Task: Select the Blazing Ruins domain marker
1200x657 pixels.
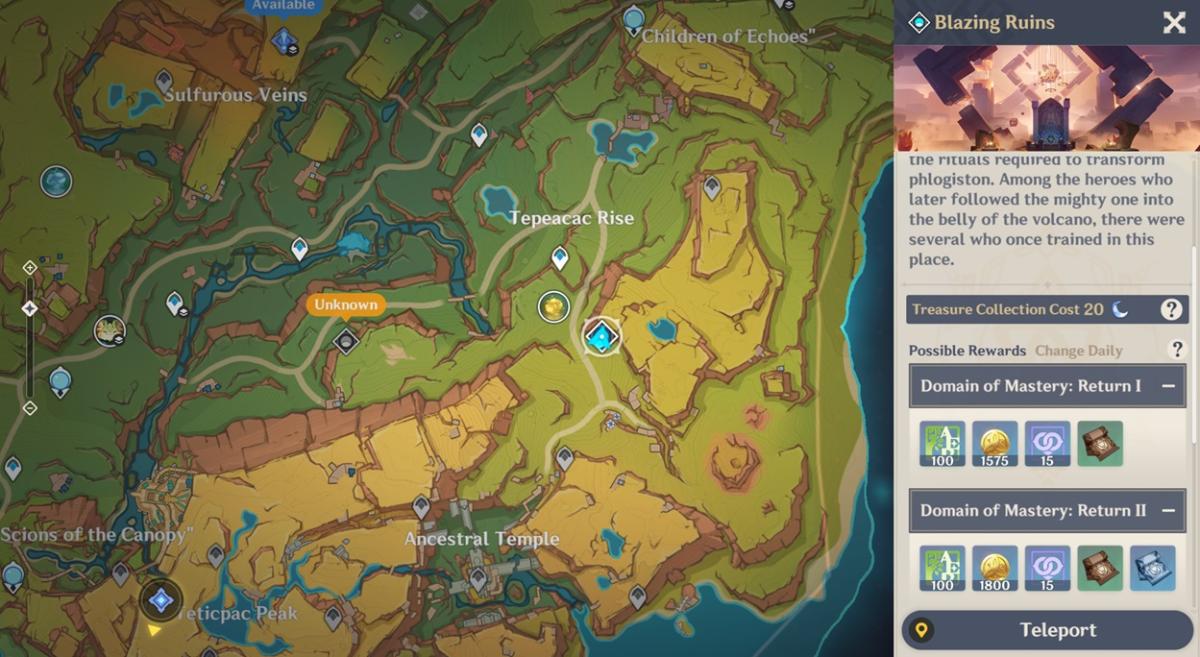Action: tap(601, 337)
